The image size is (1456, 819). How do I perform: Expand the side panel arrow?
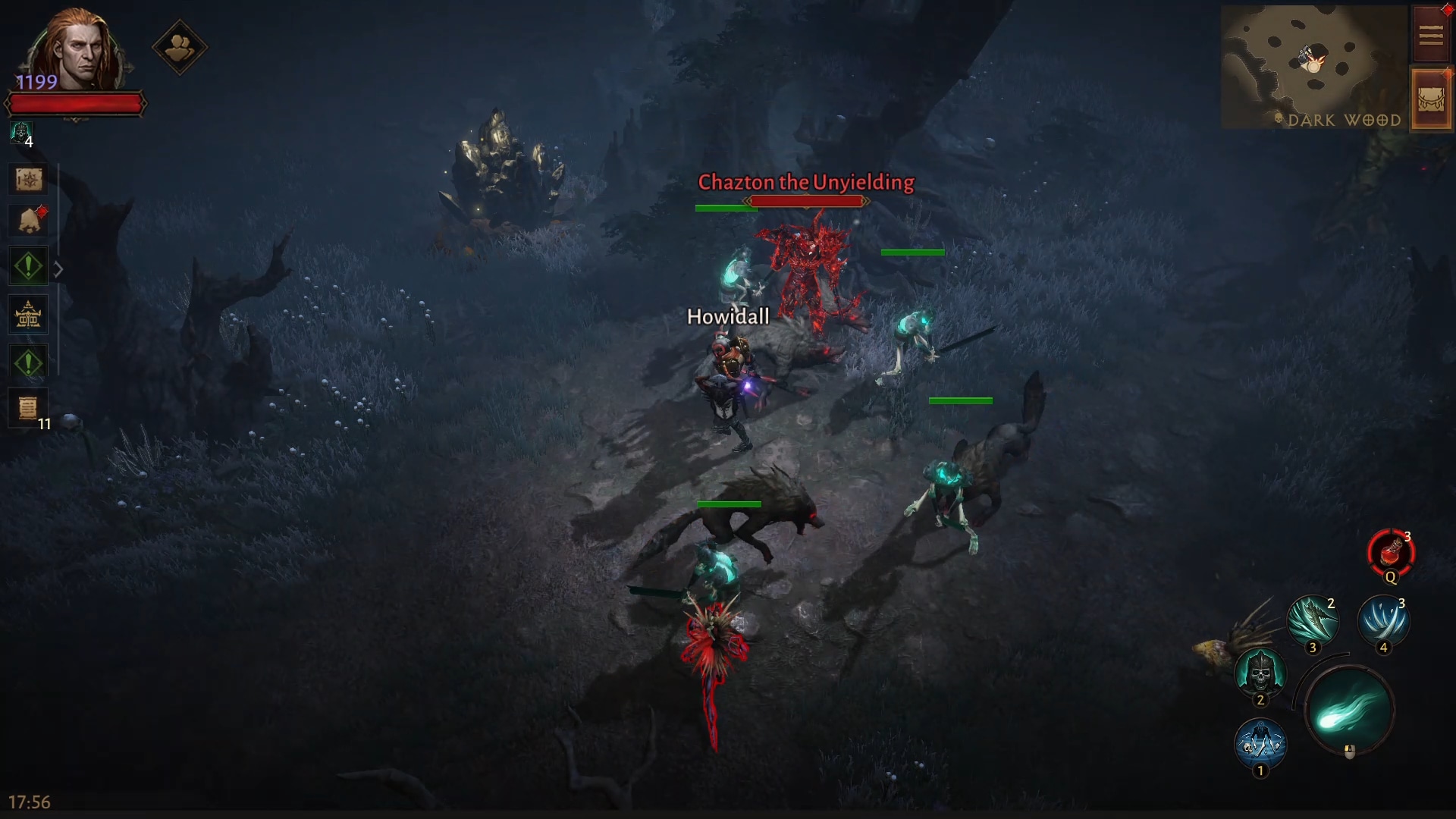[58, 269]
